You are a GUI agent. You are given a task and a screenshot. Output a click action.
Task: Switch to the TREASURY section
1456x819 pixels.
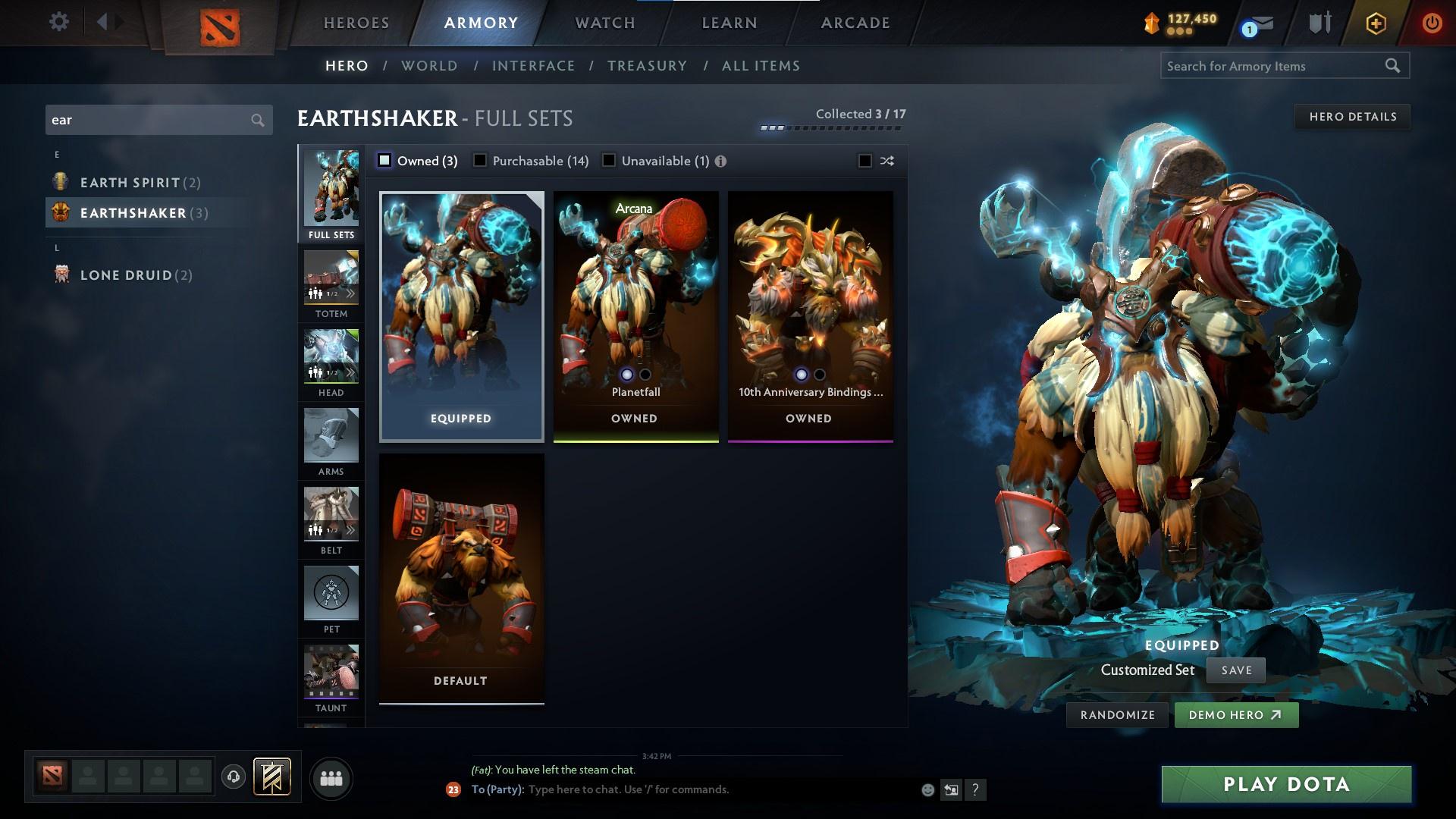coord(646,66)
